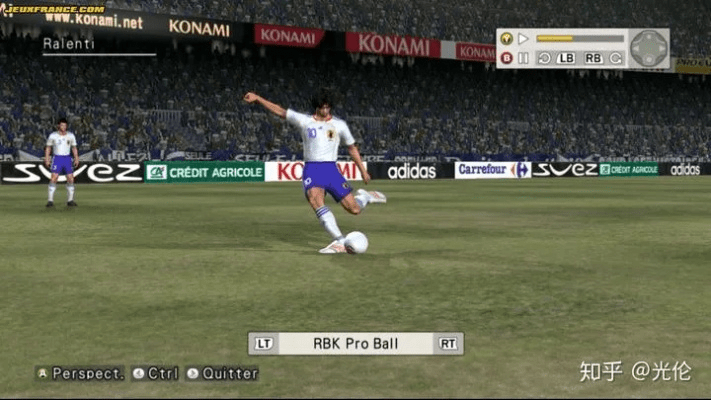
Task: Select the RBK Pro Ball selector bar
Action: (x=356, y=344)
